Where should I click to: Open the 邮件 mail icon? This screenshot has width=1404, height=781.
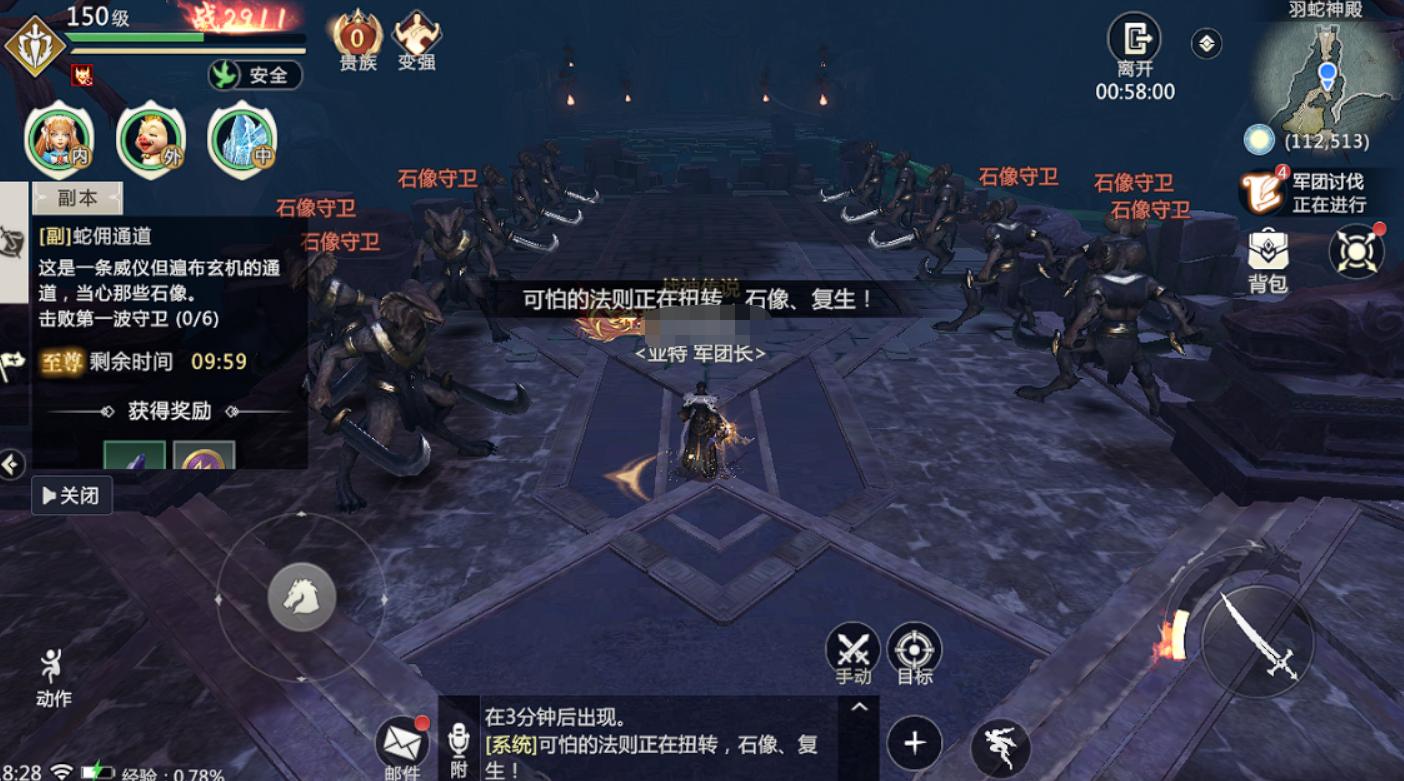pos(404,742)
